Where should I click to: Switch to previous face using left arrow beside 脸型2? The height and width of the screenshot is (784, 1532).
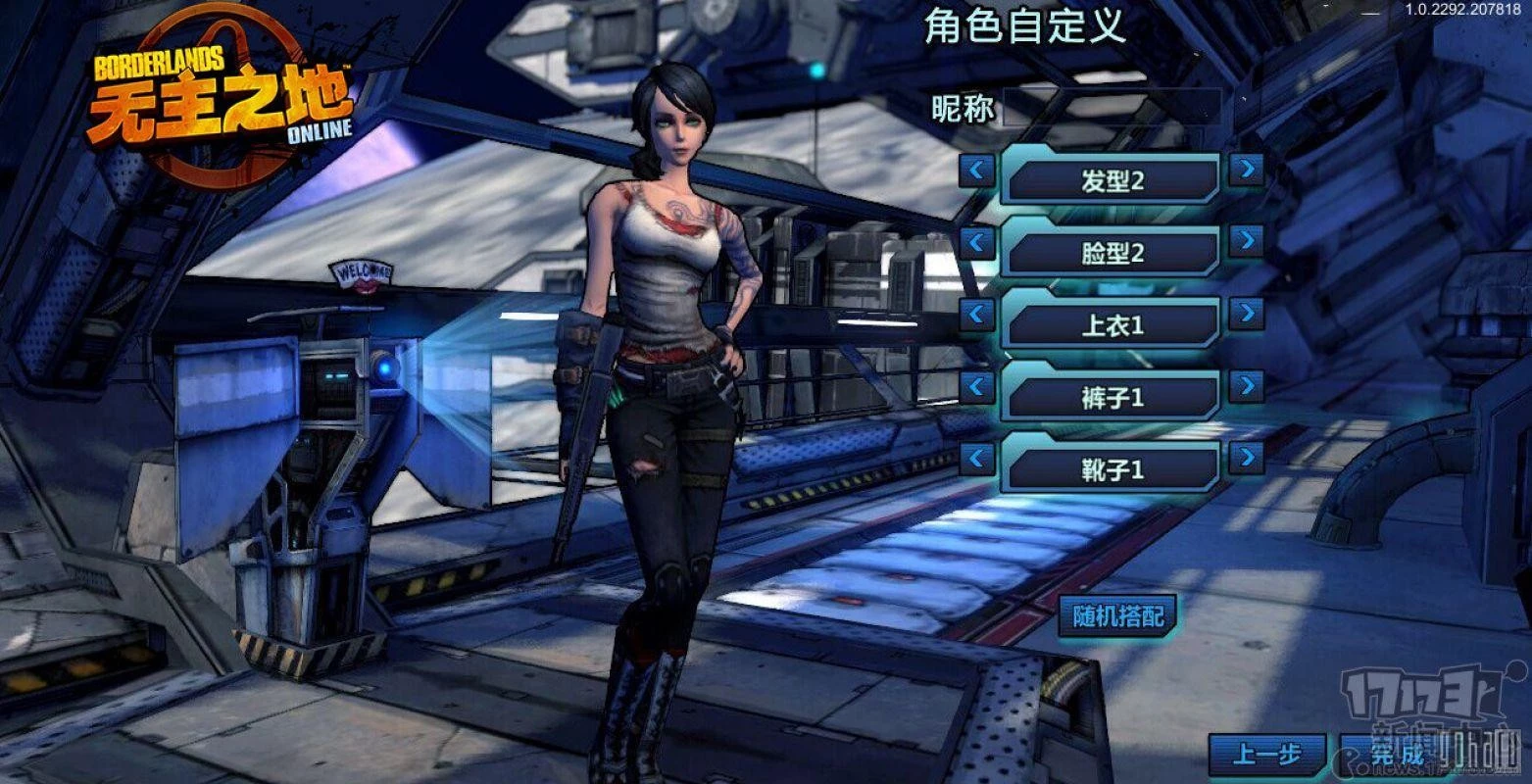976,242
